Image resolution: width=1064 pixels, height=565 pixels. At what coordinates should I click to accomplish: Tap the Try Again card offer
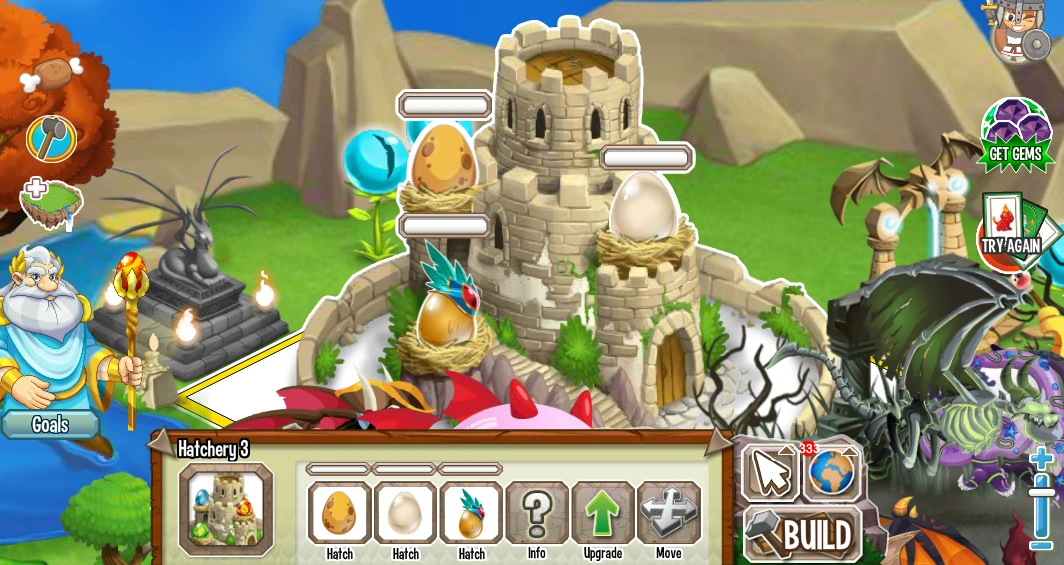1010,232
